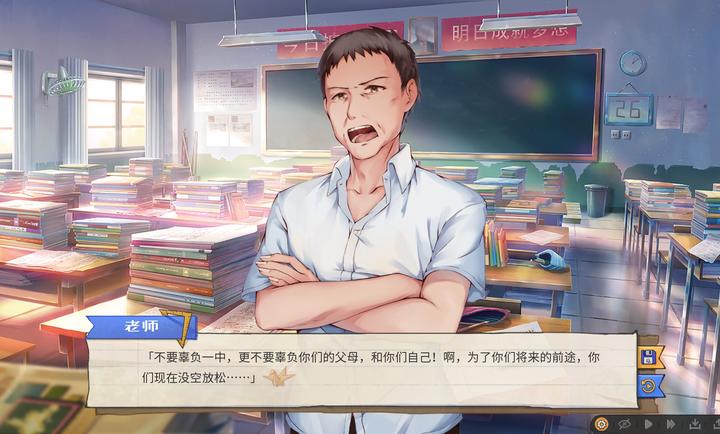Image resolution: width=720 pixels, height=434 pixels.
Task: Open settings with the orange gear icon
Action: (602, 424)
